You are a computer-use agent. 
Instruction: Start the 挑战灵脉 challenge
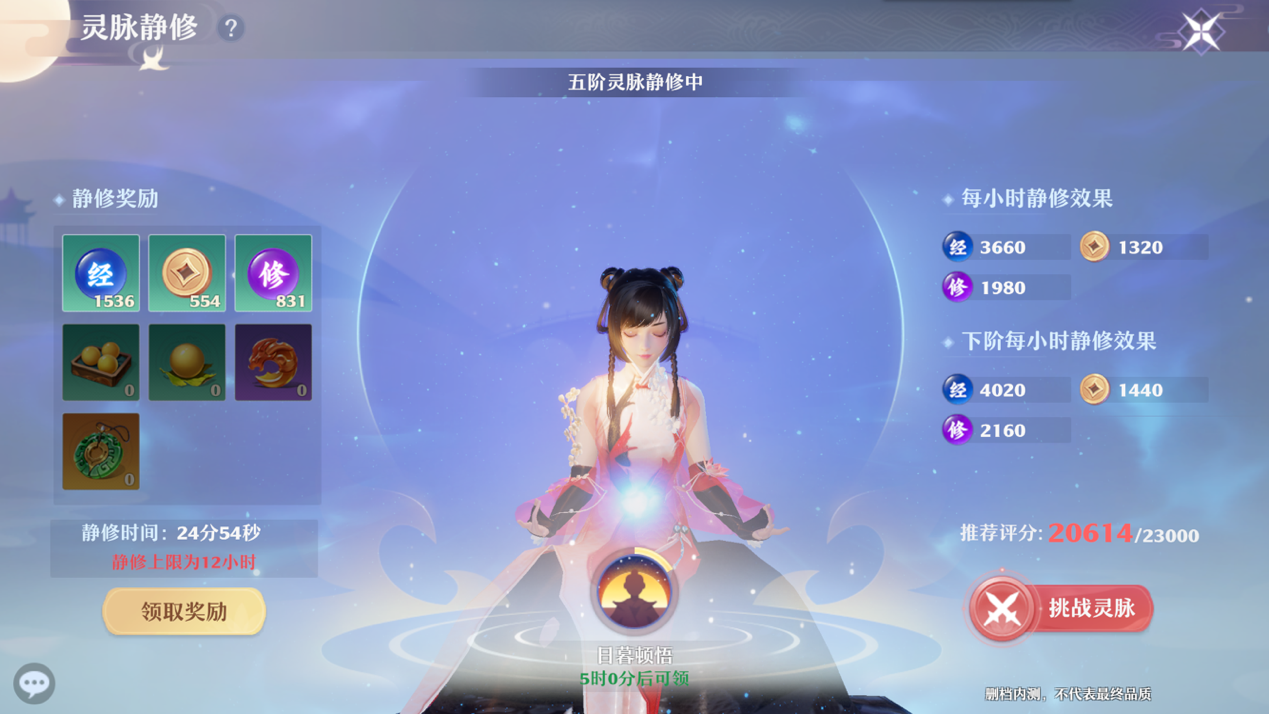1061,608
